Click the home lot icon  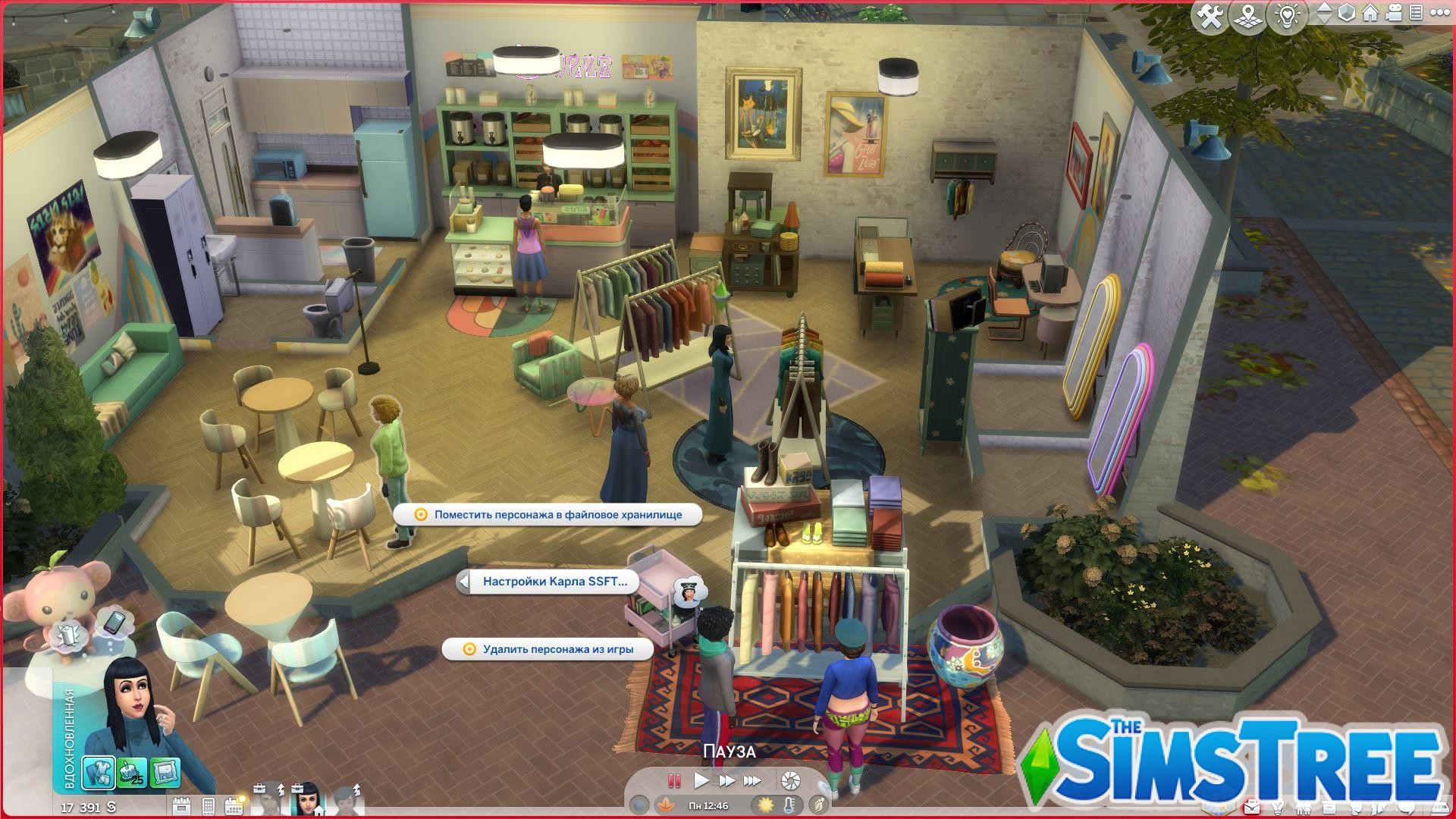1370,13
